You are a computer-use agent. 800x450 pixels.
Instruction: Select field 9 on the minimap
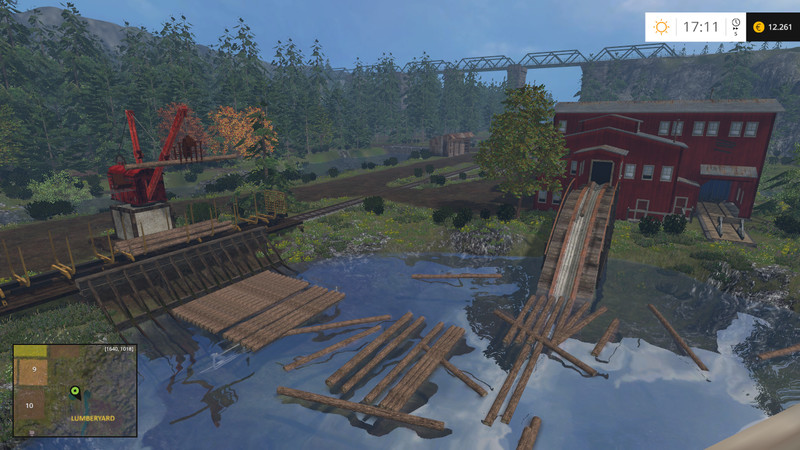click(34, 369)
